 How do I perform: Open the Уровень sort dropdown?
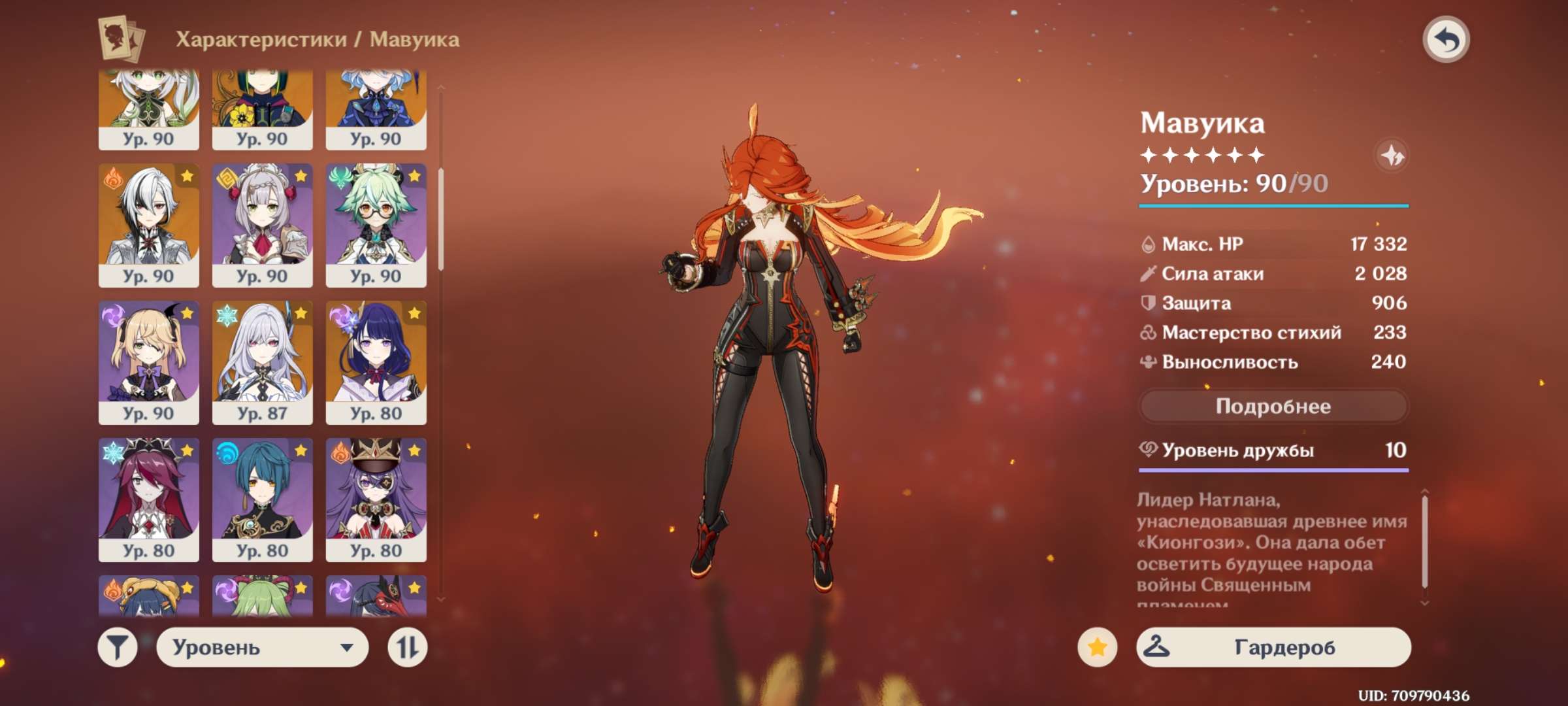(262, 648)
